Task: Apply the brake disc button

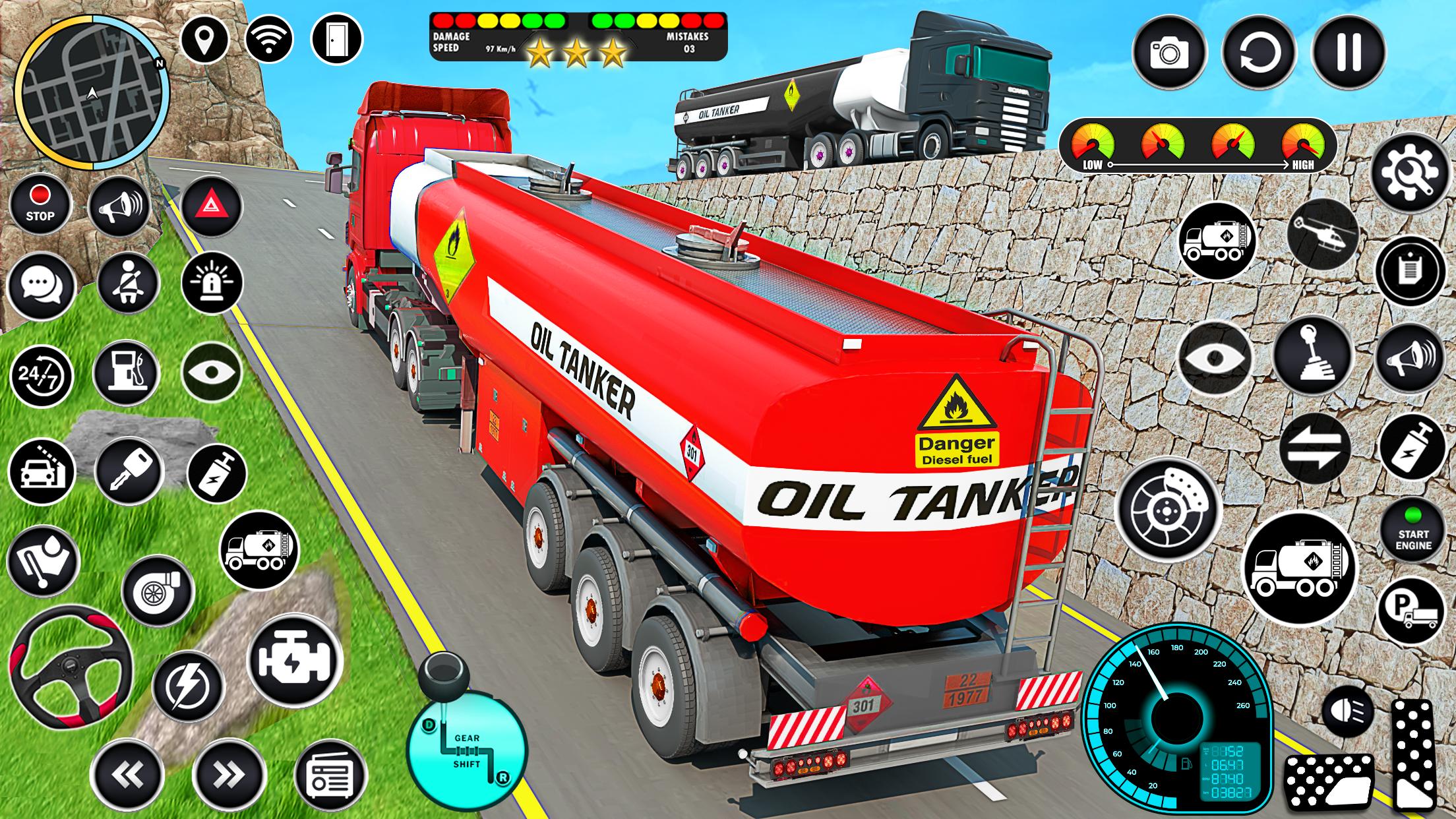Action: coord(1168,508)
